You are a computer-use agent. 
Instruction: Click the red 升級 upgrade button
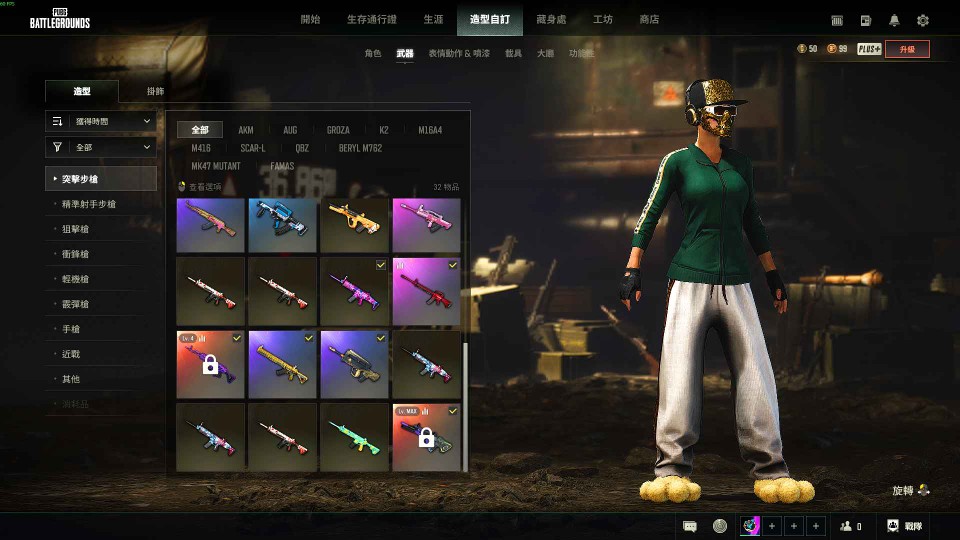(907, 49)
